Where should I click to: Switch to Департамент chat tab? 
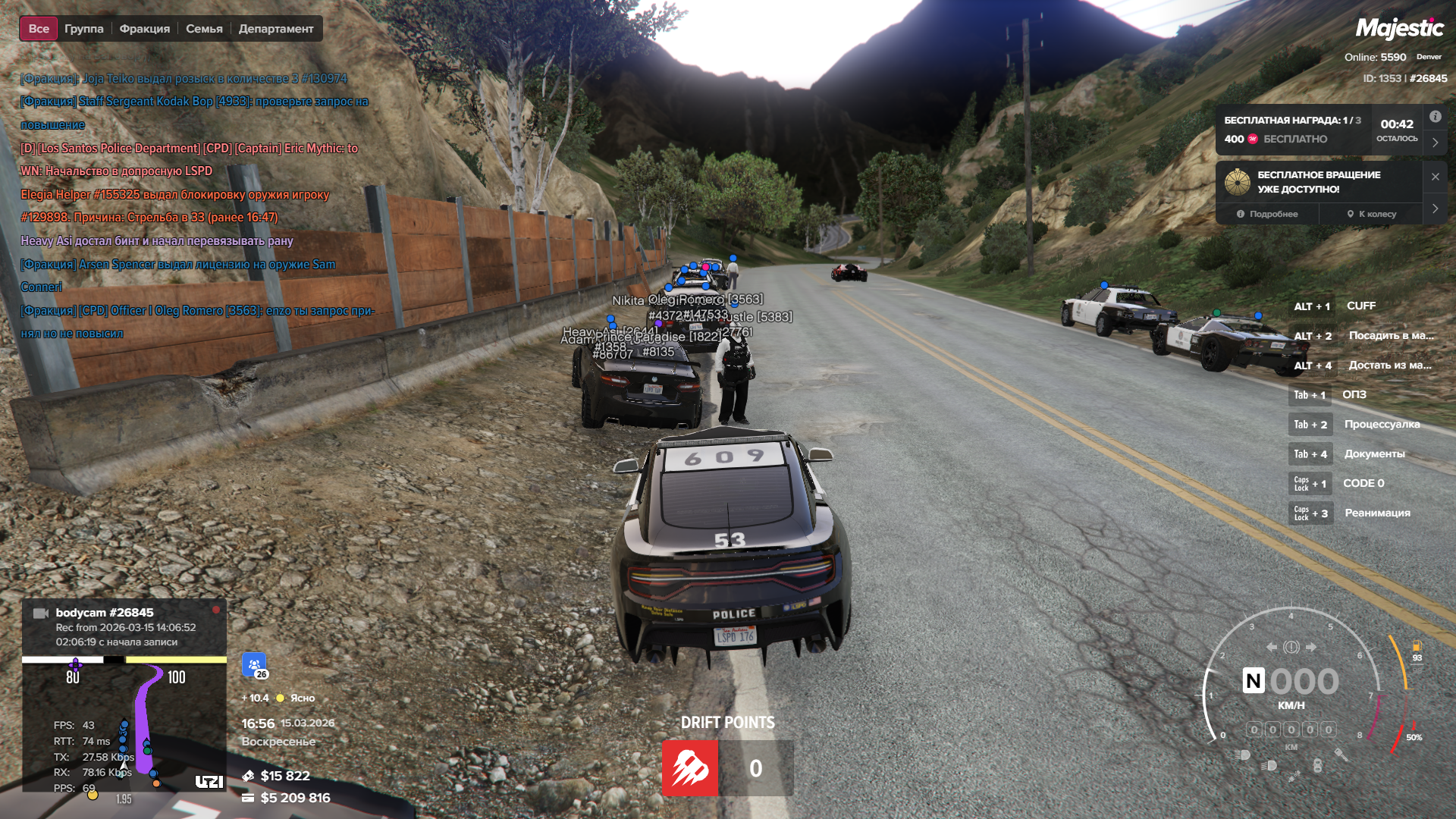coord(275,29)
